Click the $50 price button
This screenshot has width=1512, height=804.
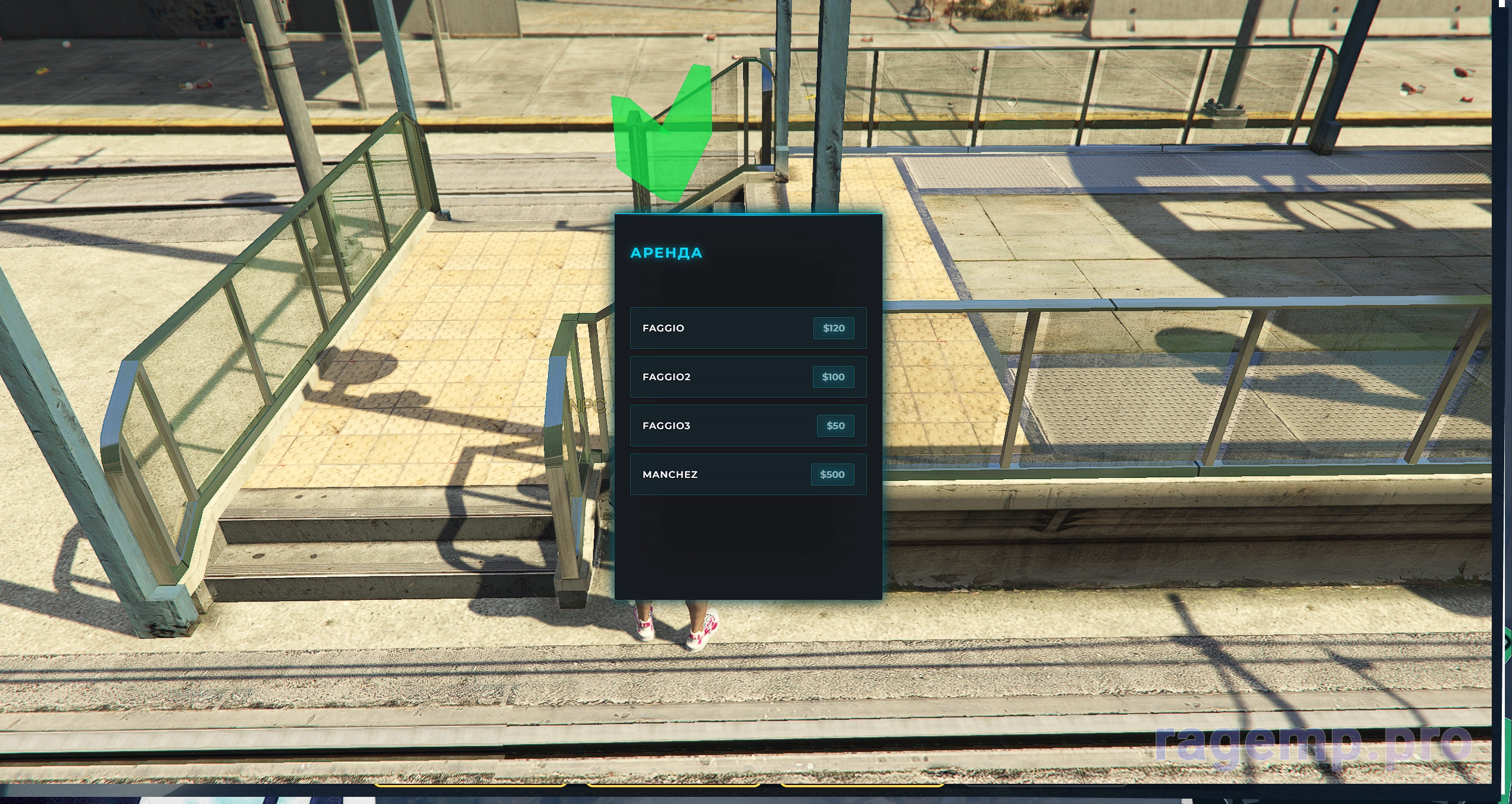pyautogui.click(x=835, y=426)
